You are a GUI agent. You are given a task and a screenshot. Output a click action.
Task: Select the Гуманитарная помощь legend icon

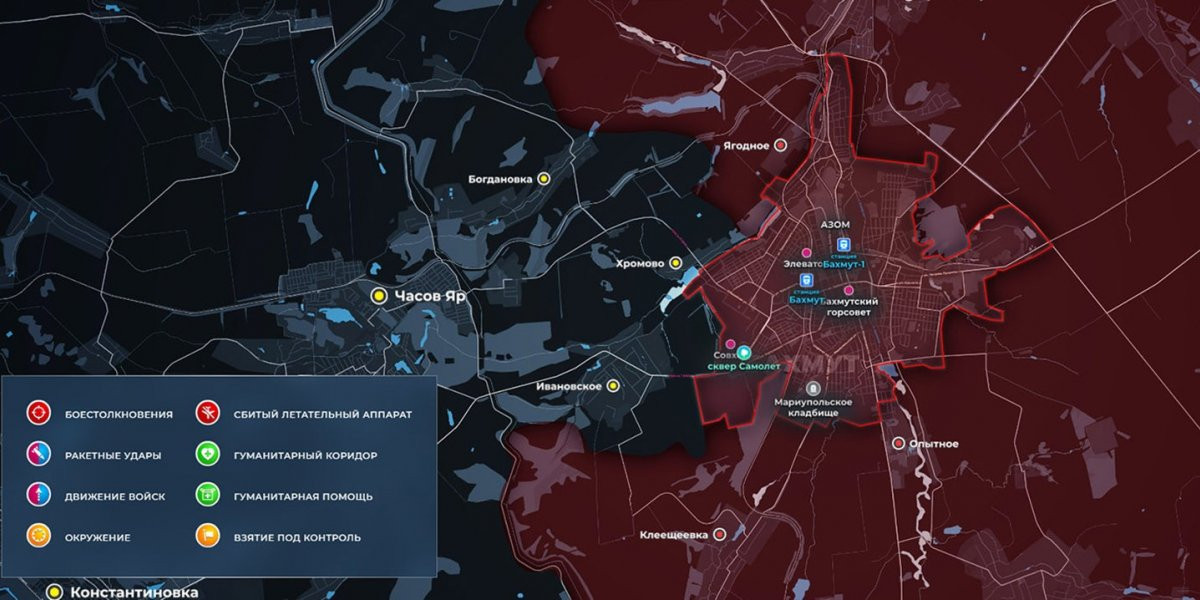click(x=209, y=496)
